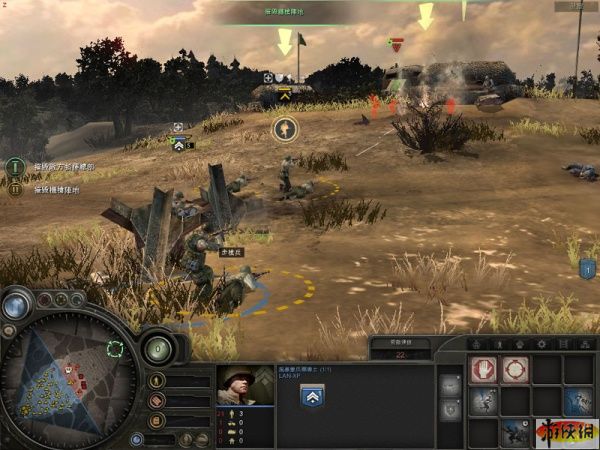The image size is (600, 450).
Task: Open the secondary objective with the II badge
Action: click(15, 188)
